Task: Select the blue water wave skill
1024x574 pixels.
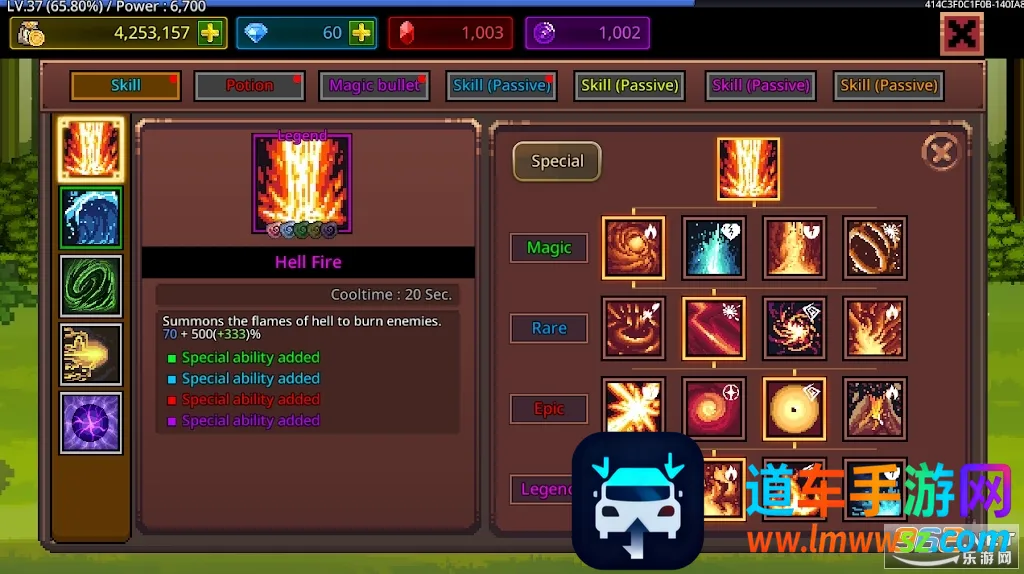Action: tap(91, 217)
